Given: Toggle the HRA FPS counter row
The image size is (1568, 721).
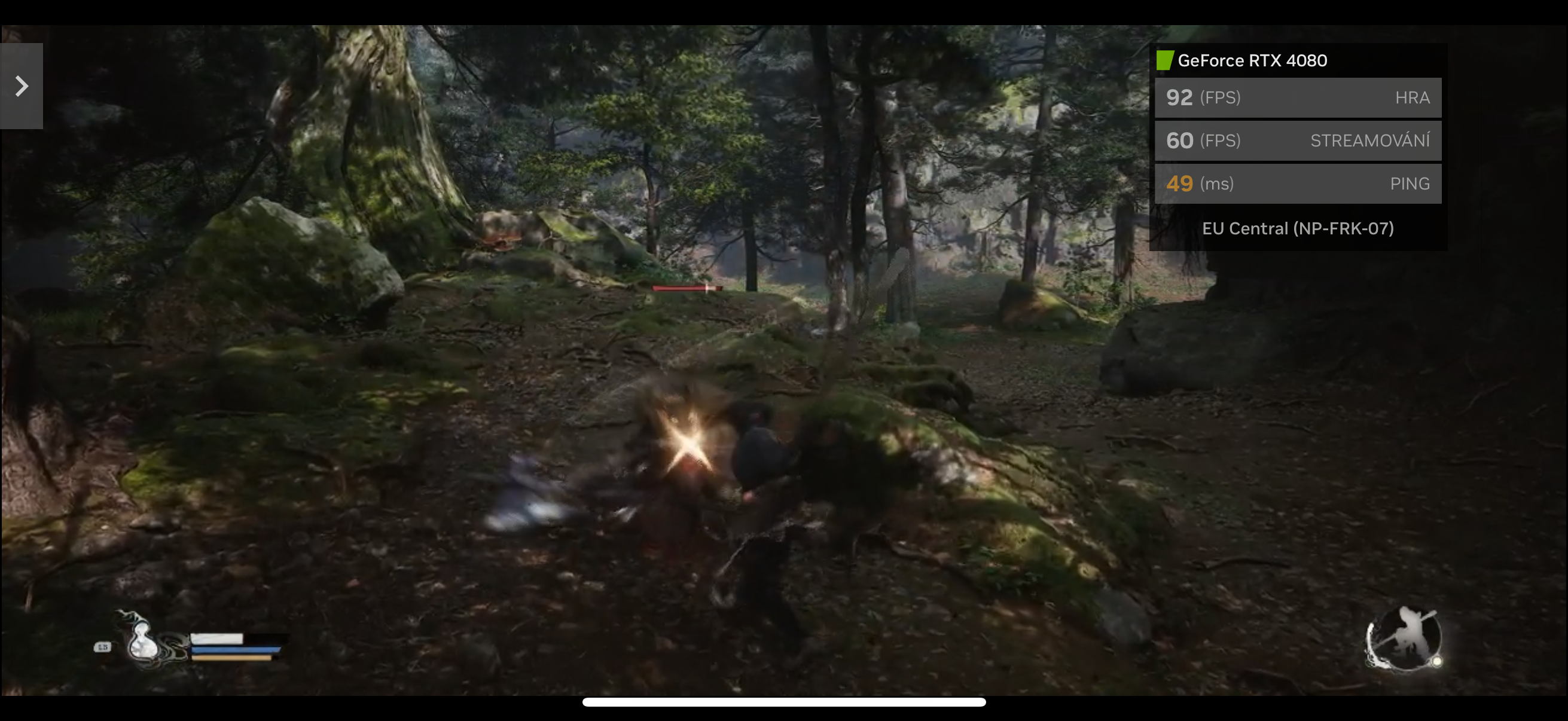Looking at the screenshot, I should (x=1298, y=97).
